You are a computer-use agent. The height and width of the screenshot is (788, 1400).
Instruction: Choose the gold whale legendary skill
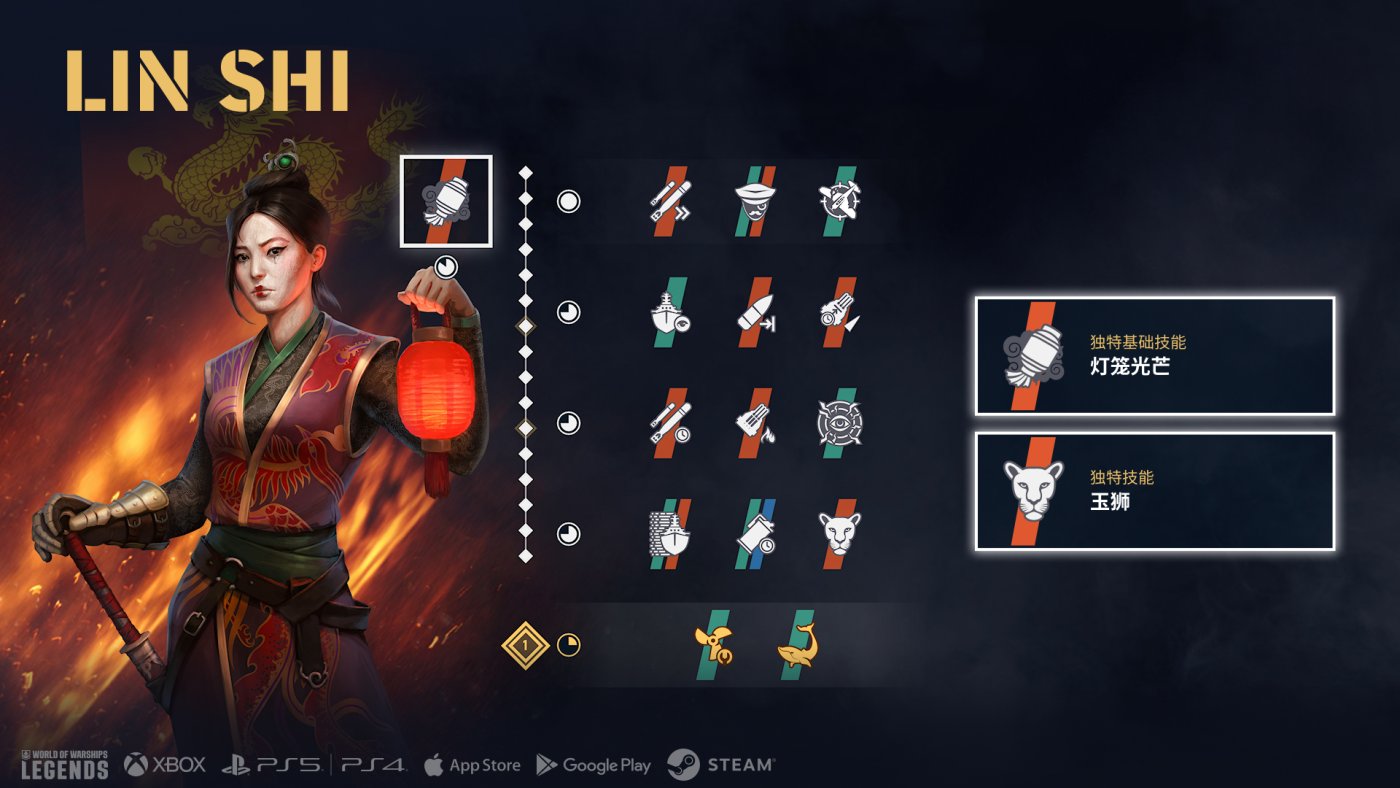click(797, 645)
